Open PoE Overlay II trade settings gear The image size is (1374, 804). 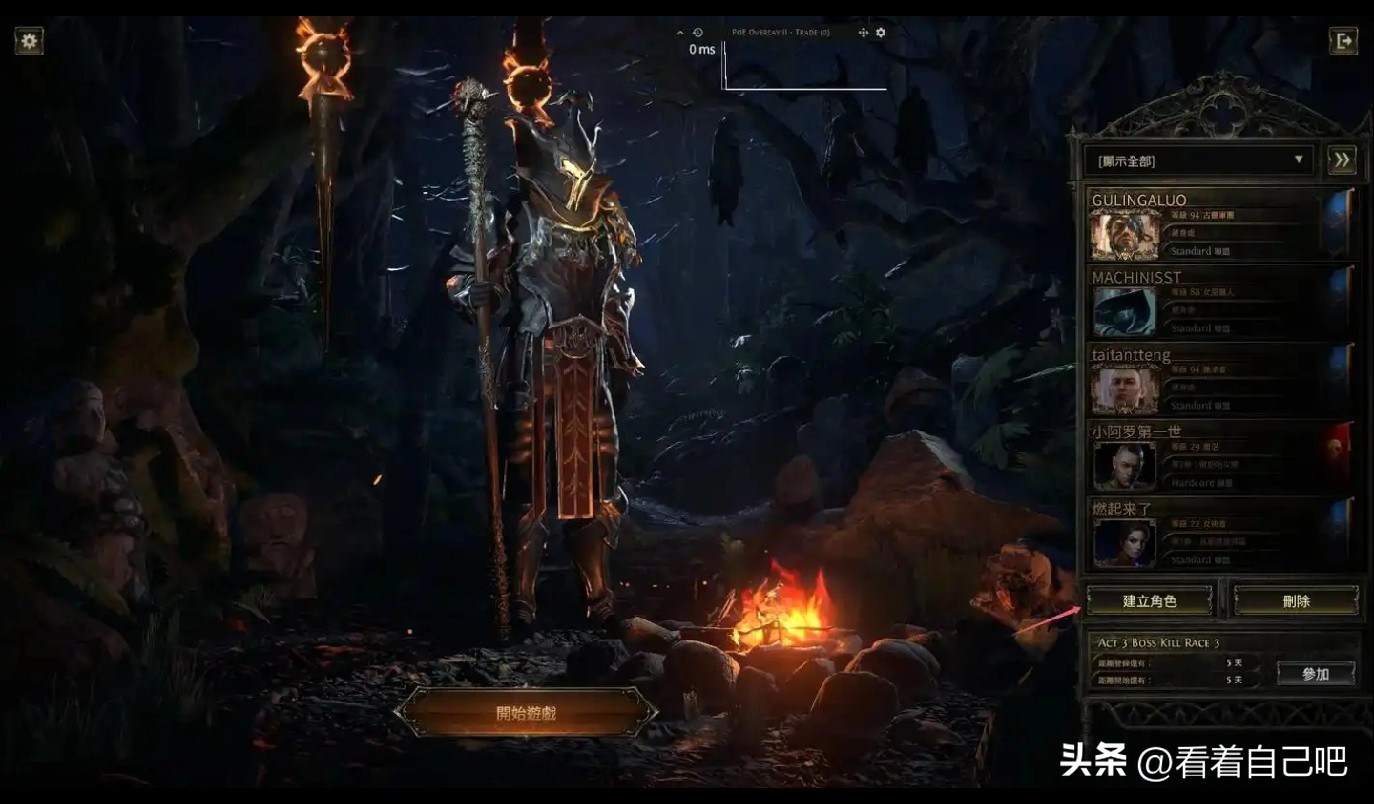coord(881,33)
